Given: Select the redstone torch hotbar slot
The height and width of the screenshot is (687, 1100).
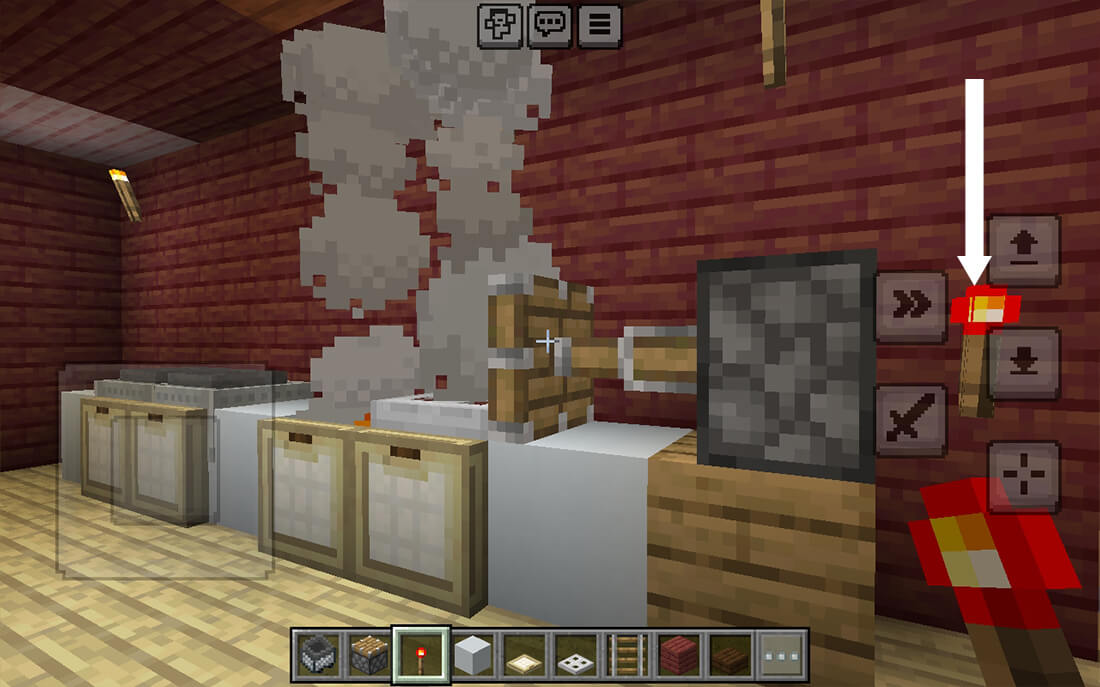Looking at the screenshot, I should (421, 655).
